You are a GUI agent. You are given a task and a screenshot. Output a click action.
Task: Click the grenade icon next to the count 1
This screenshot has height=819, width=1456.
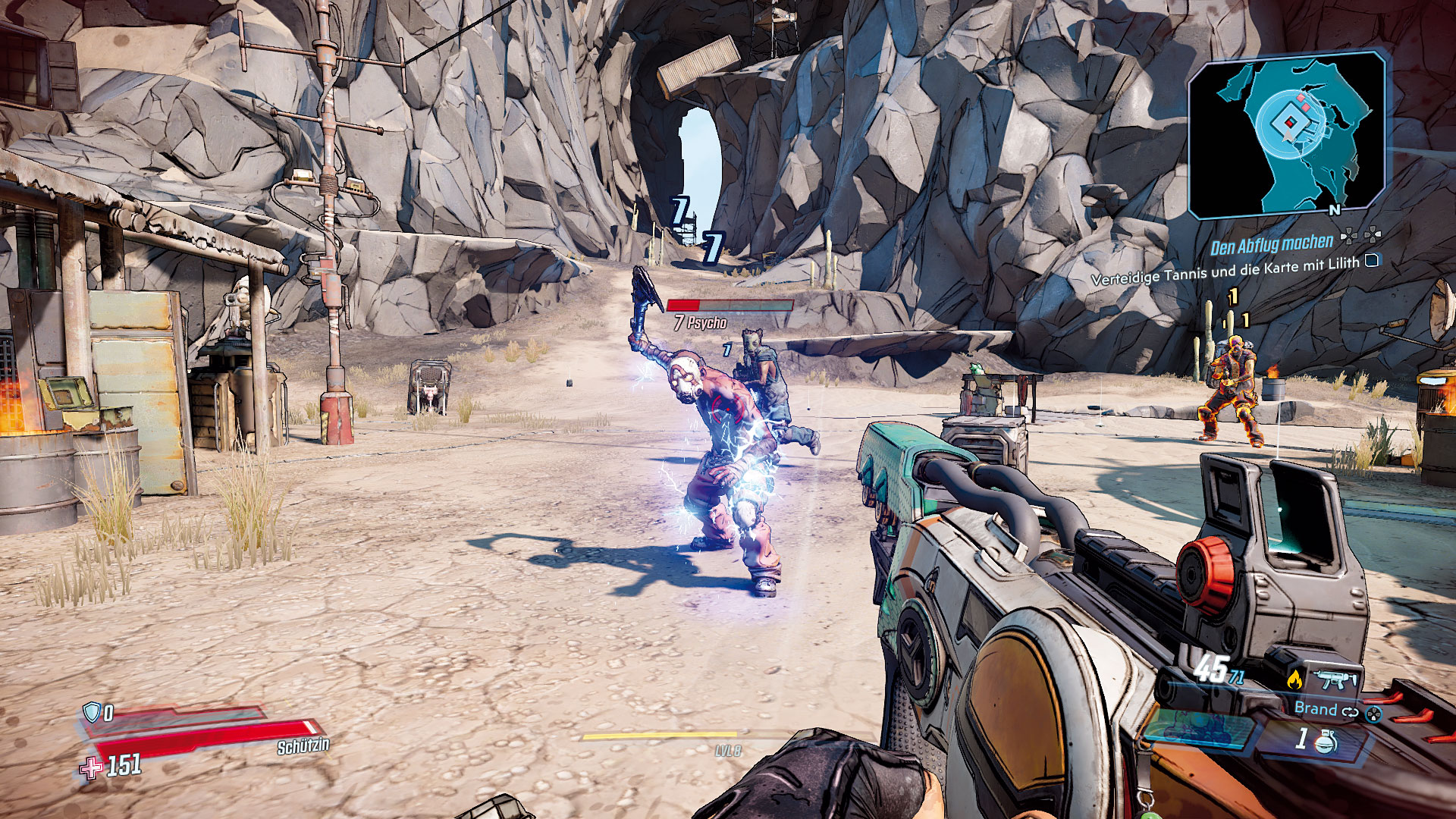pyautogui.click(x=1325, y=743)
